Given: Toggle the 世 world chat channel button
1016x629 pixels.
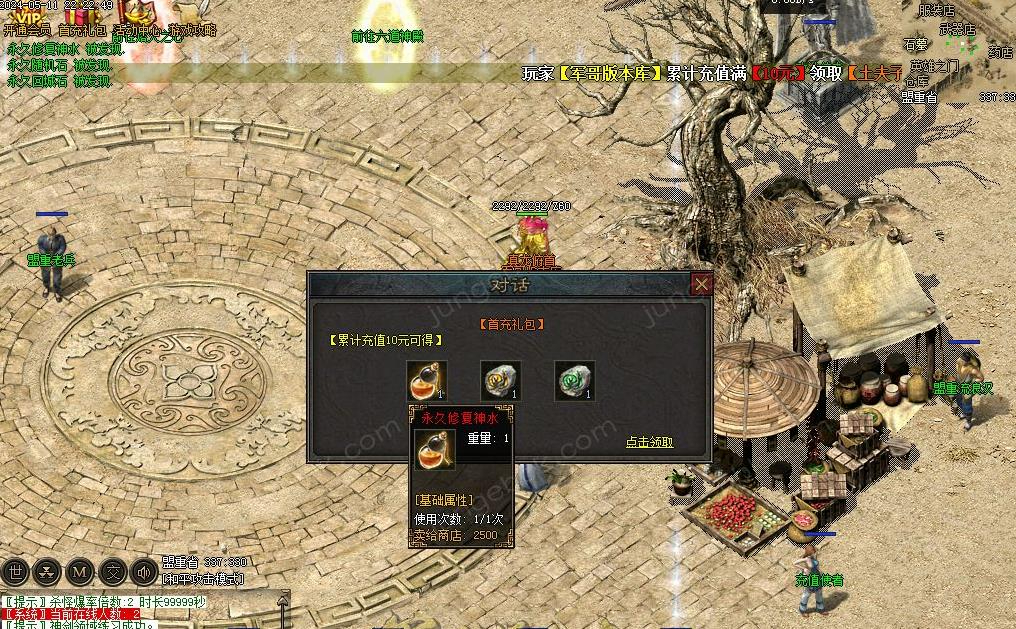Looking at the screenshot, I should [x=16, y=572].
